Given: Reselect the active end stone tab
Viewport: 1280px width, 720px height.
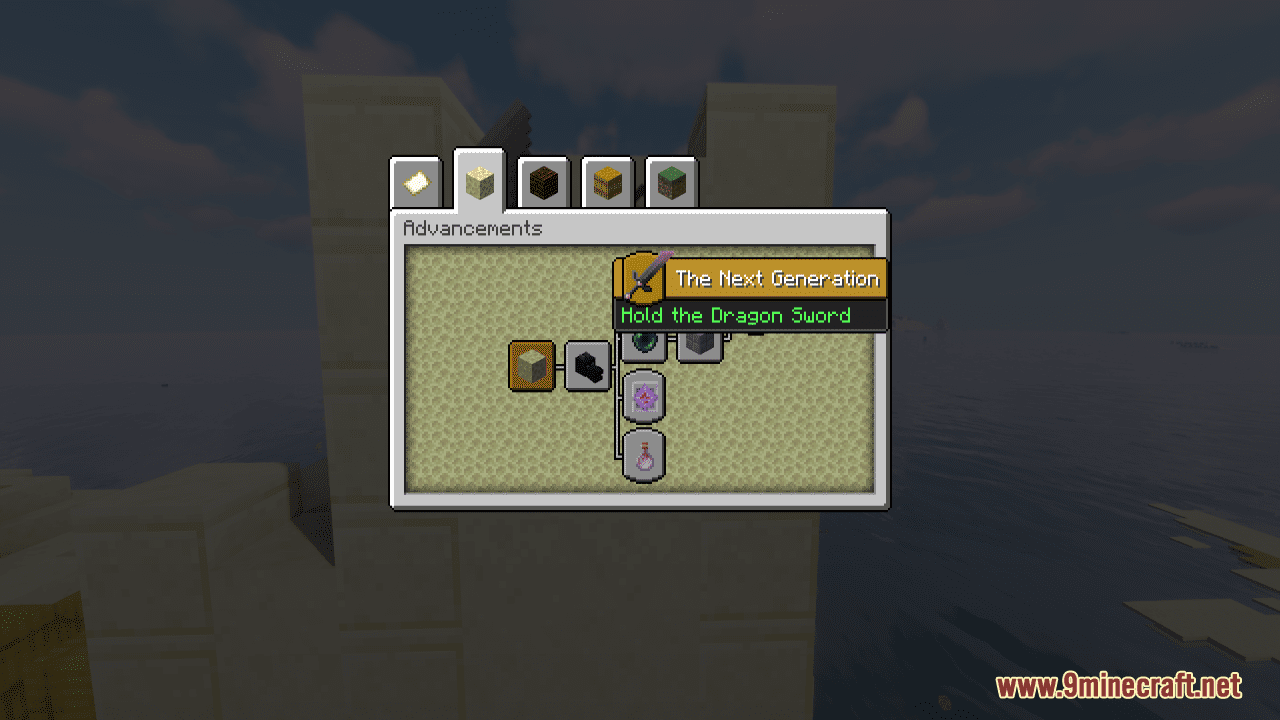Looking at the screenshot, I should (478, 182).
